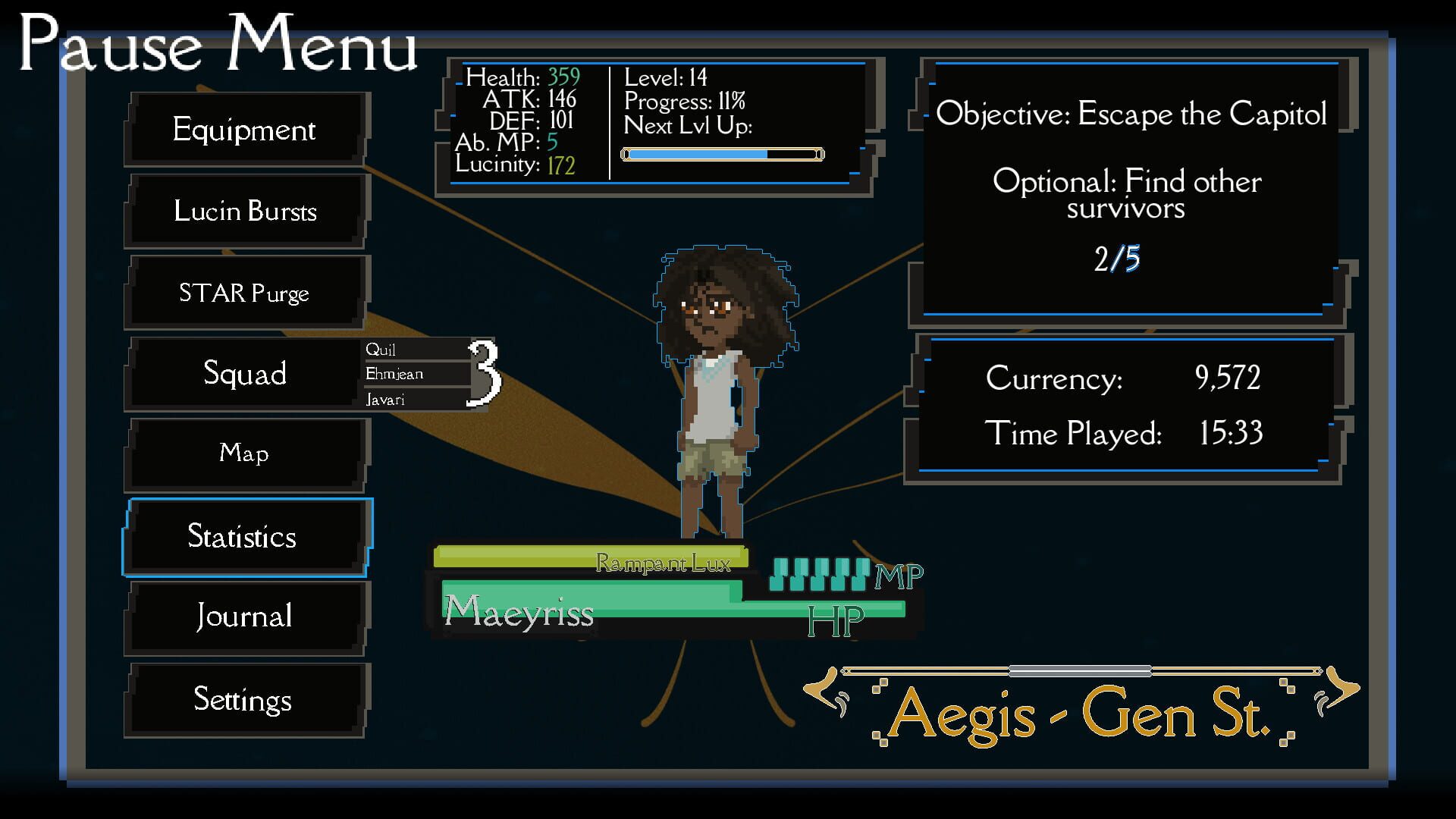This screenshot has width=1456, height=819.
Task: Expand the Squad member list
Action: 244,374
